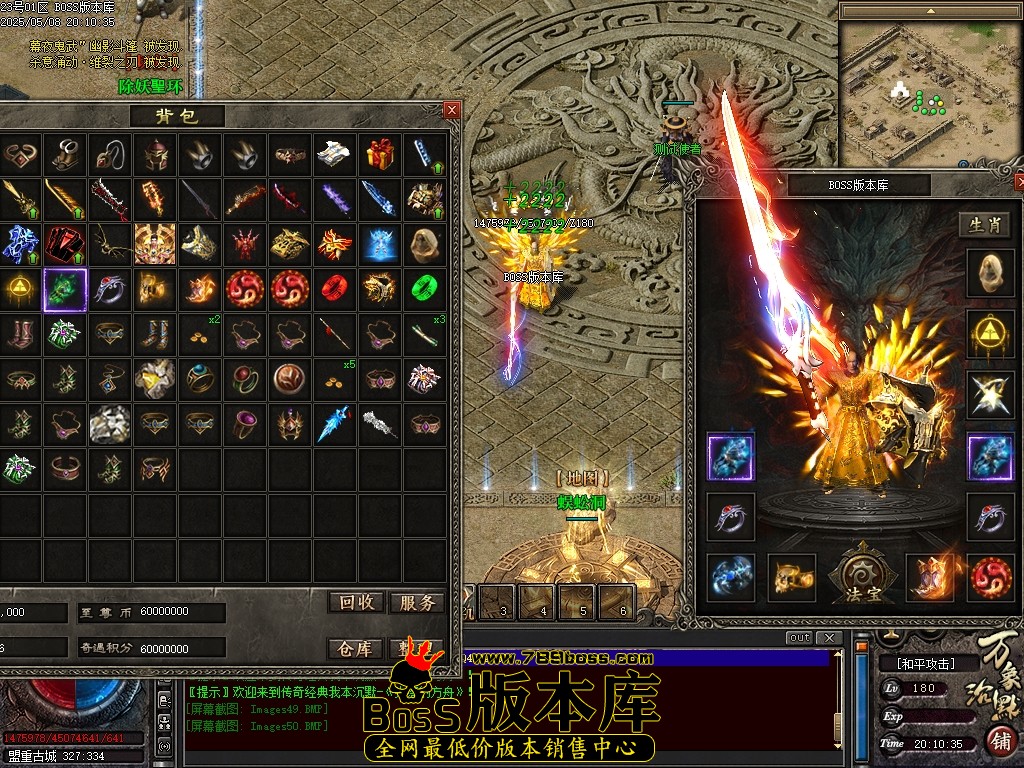Click the chat window out button
Image resolution: width=1024 pixels, height=768 pixels.
tap(799, 638)
